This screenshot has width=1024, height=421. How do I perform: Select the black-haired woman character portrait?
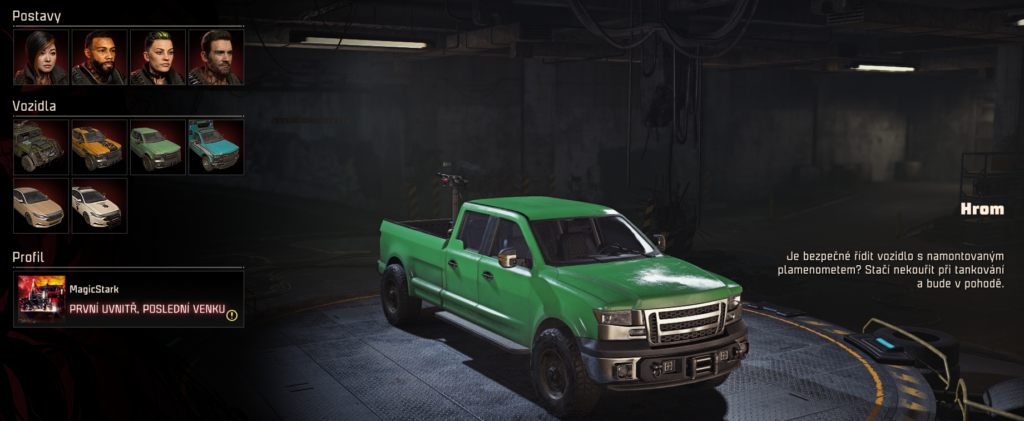point(41,57)
